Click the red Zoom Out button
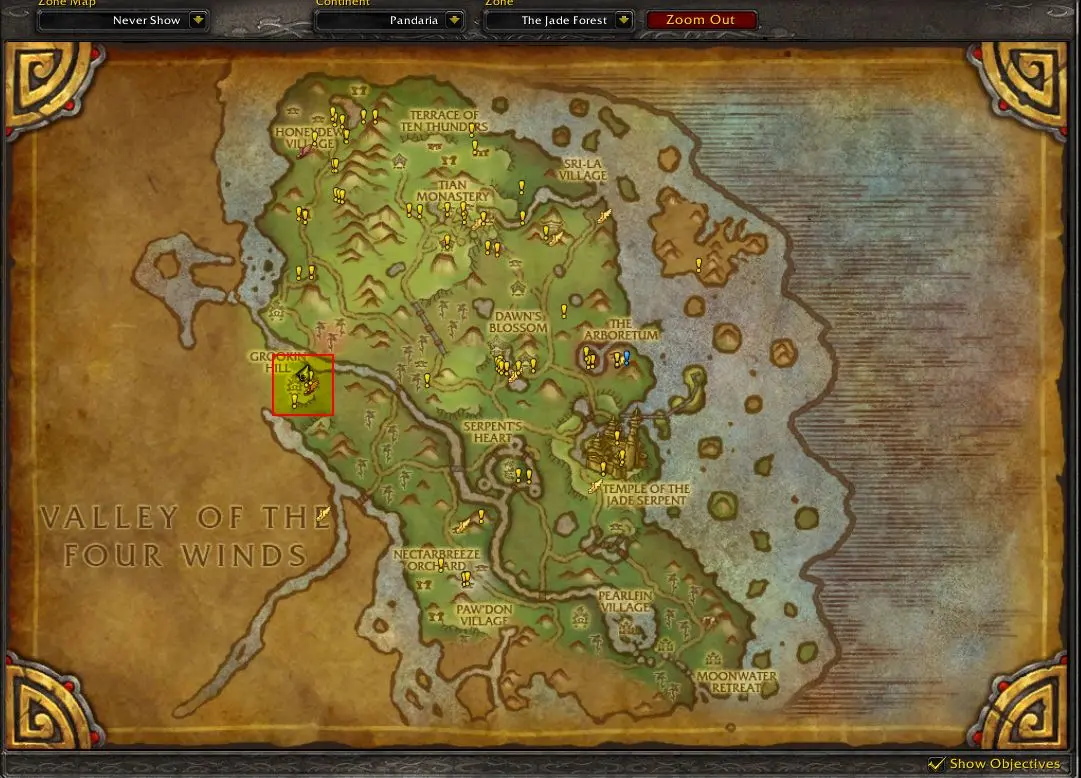The image size is (1081, 778). pyautogui.click(x=700, y=20)
